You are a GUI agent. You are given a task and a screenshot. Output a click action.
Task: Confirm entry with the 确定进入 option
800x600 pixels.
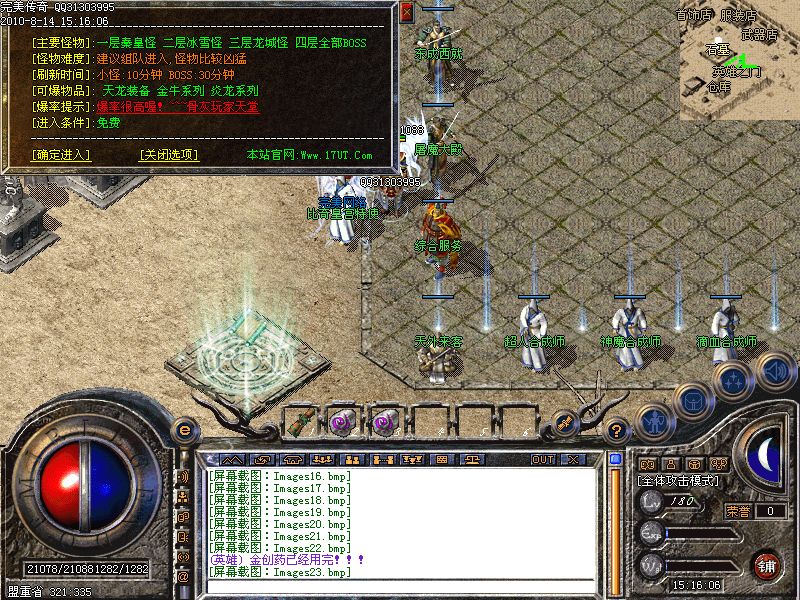point(60,155)
